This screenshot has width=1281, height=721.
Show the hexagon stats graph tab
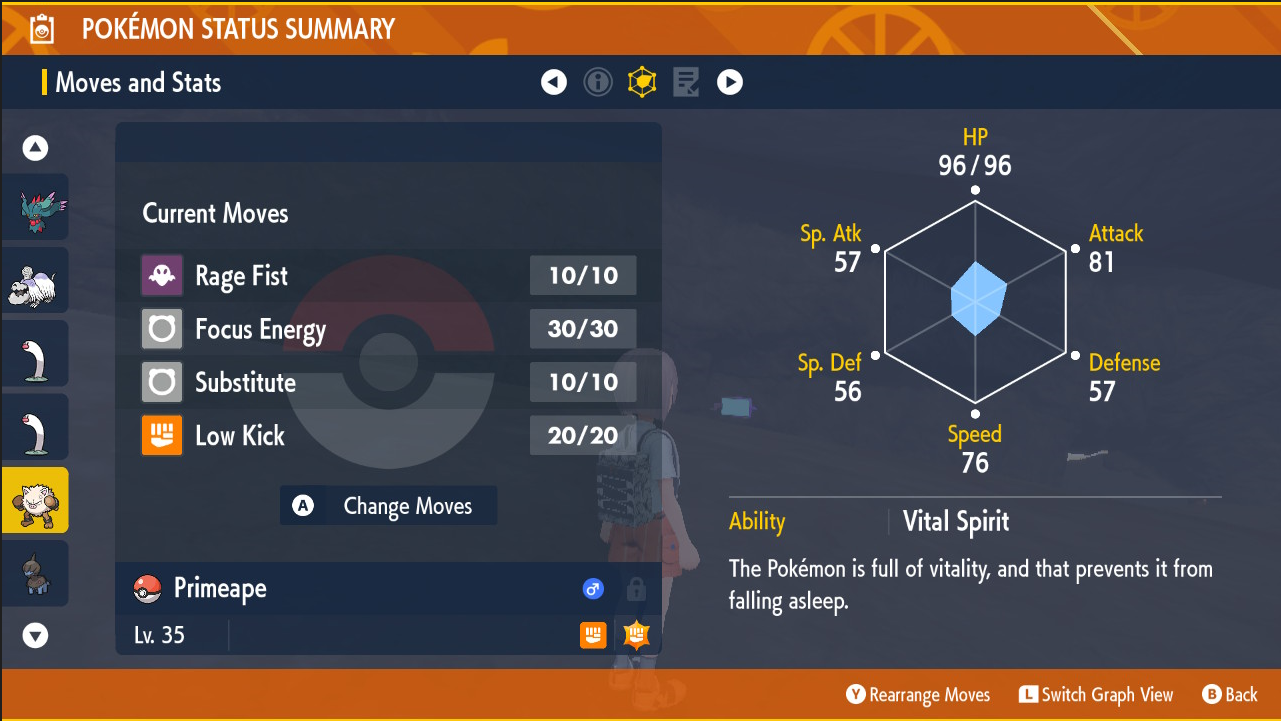click(x=642, y=82)
